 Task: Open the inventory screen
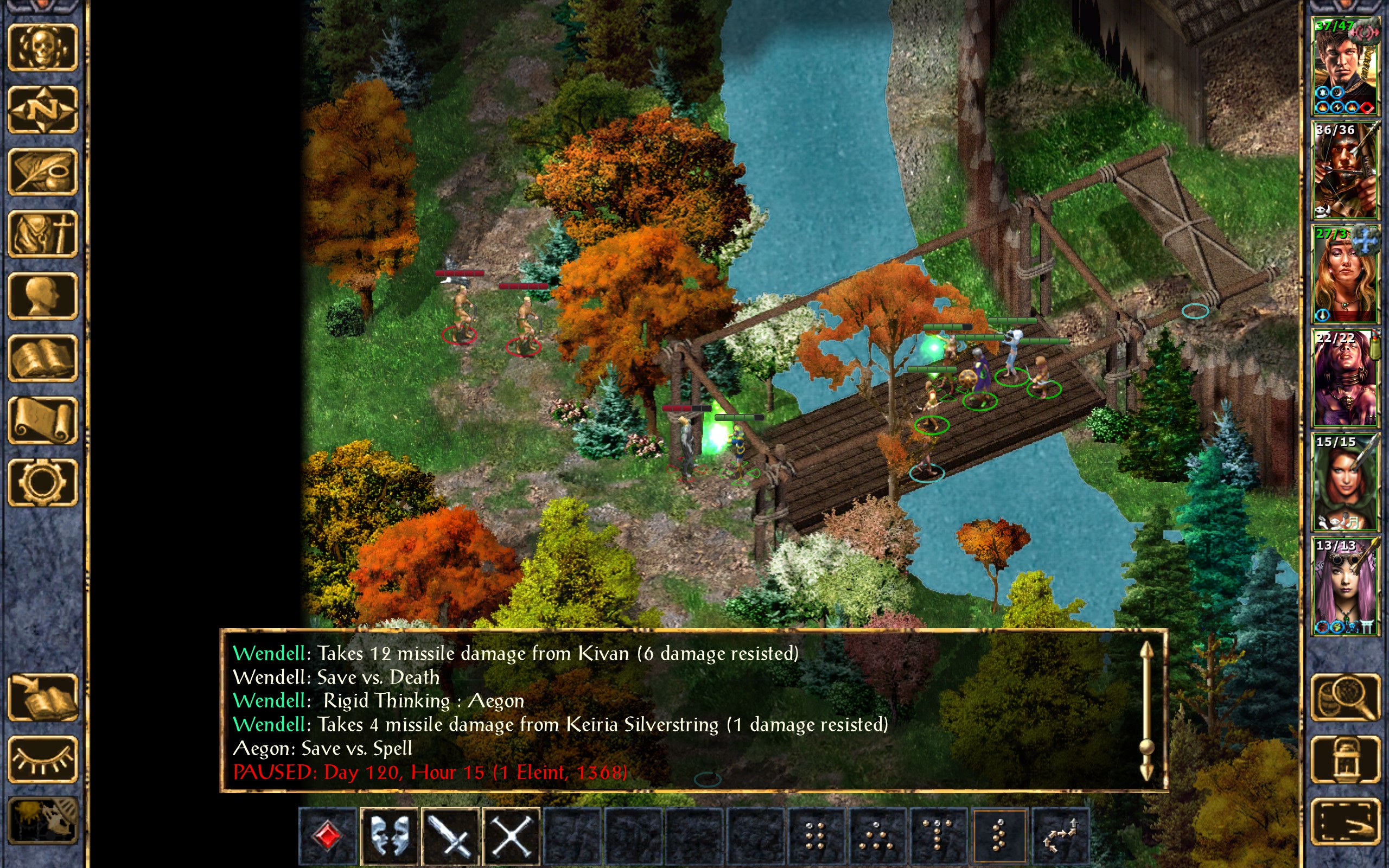pos(42,234)
